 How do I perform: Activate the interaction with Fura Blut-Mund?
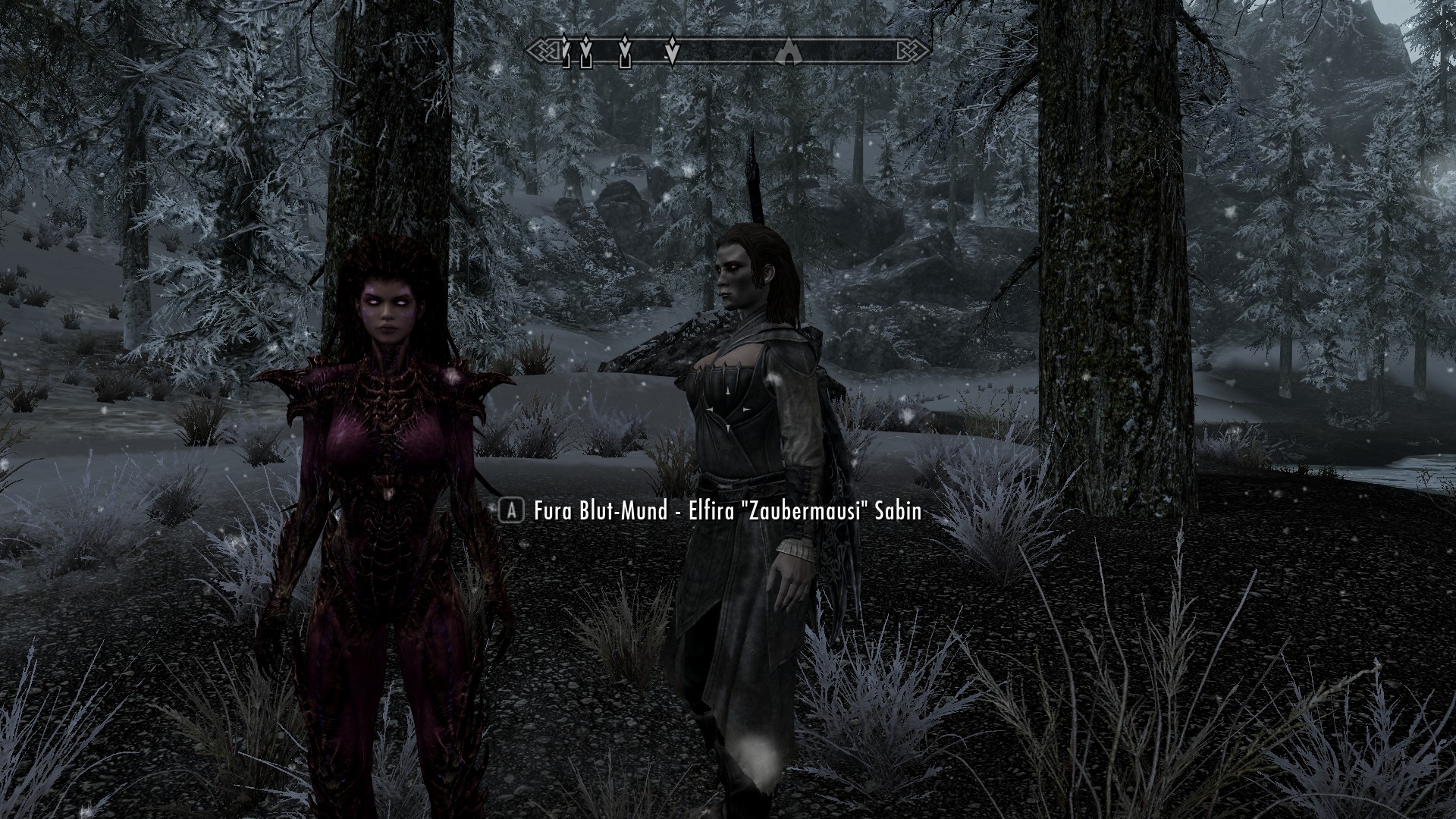coord(510,512)
